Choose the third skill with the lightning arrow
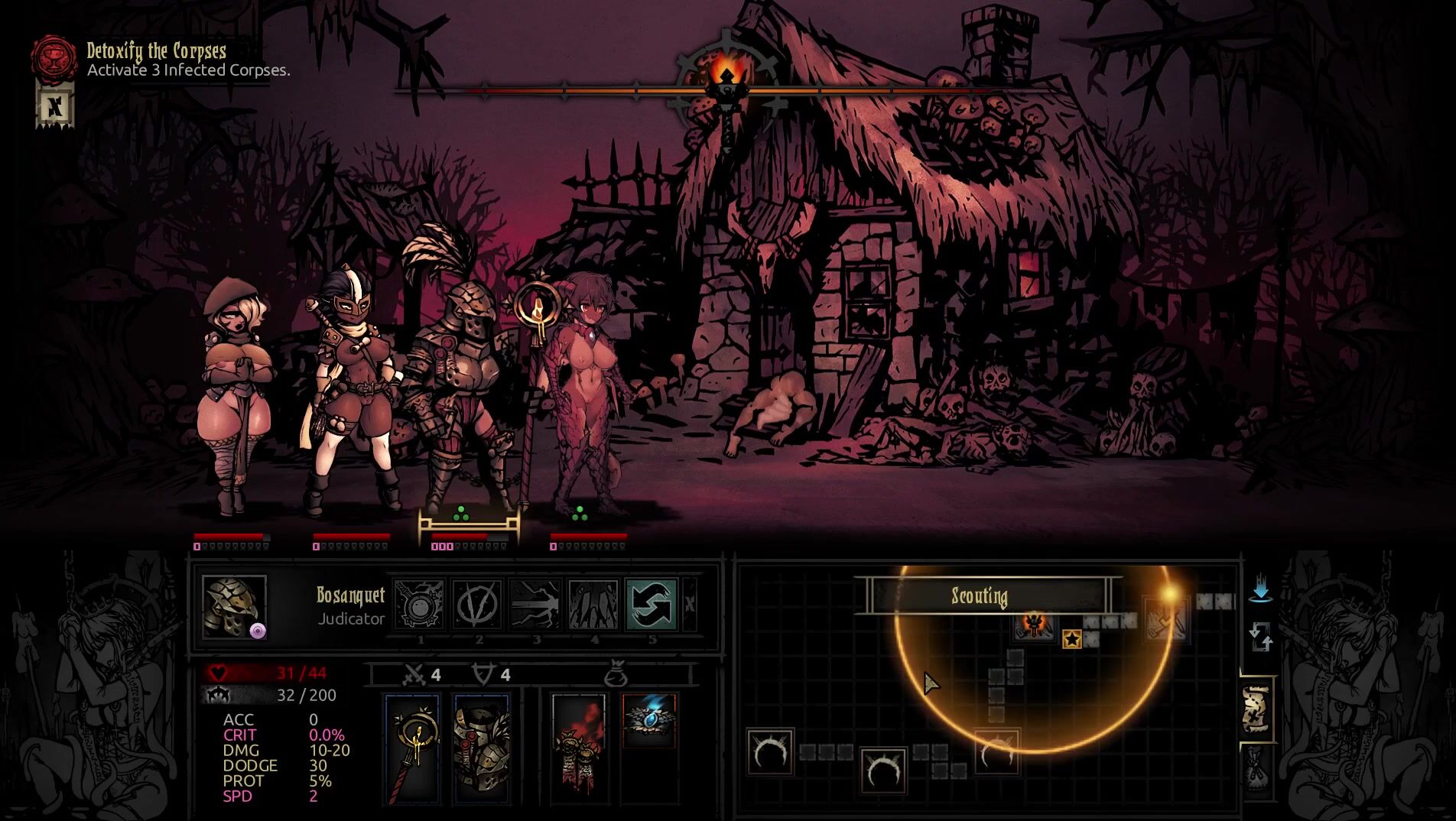Image resolution: width=1456 pixels, height=821 pixels. coord(535,605)
